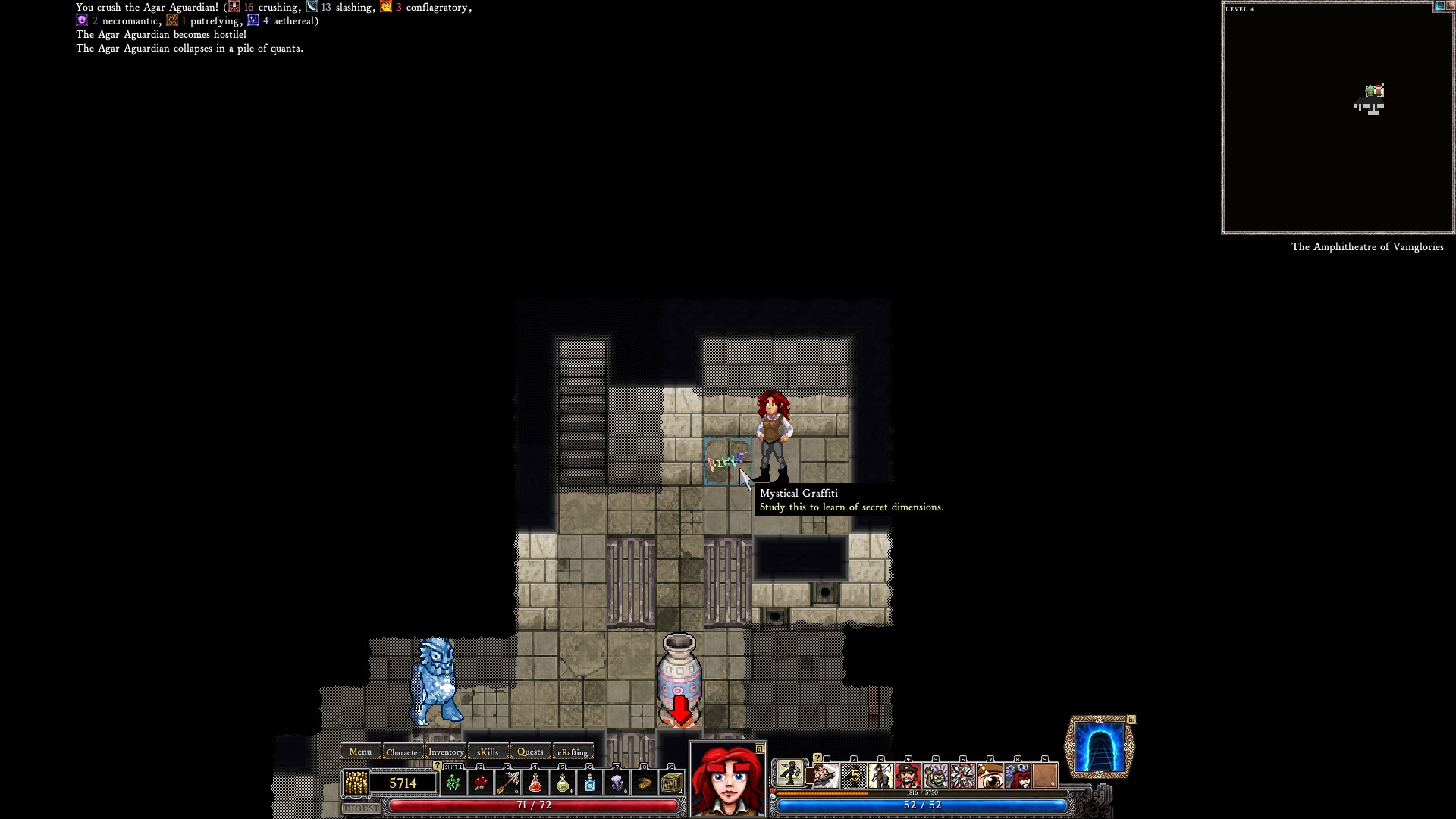Open the Quests log
Image resolution: width=1456 pixels, height=819 pixels.
click(530, 752)
